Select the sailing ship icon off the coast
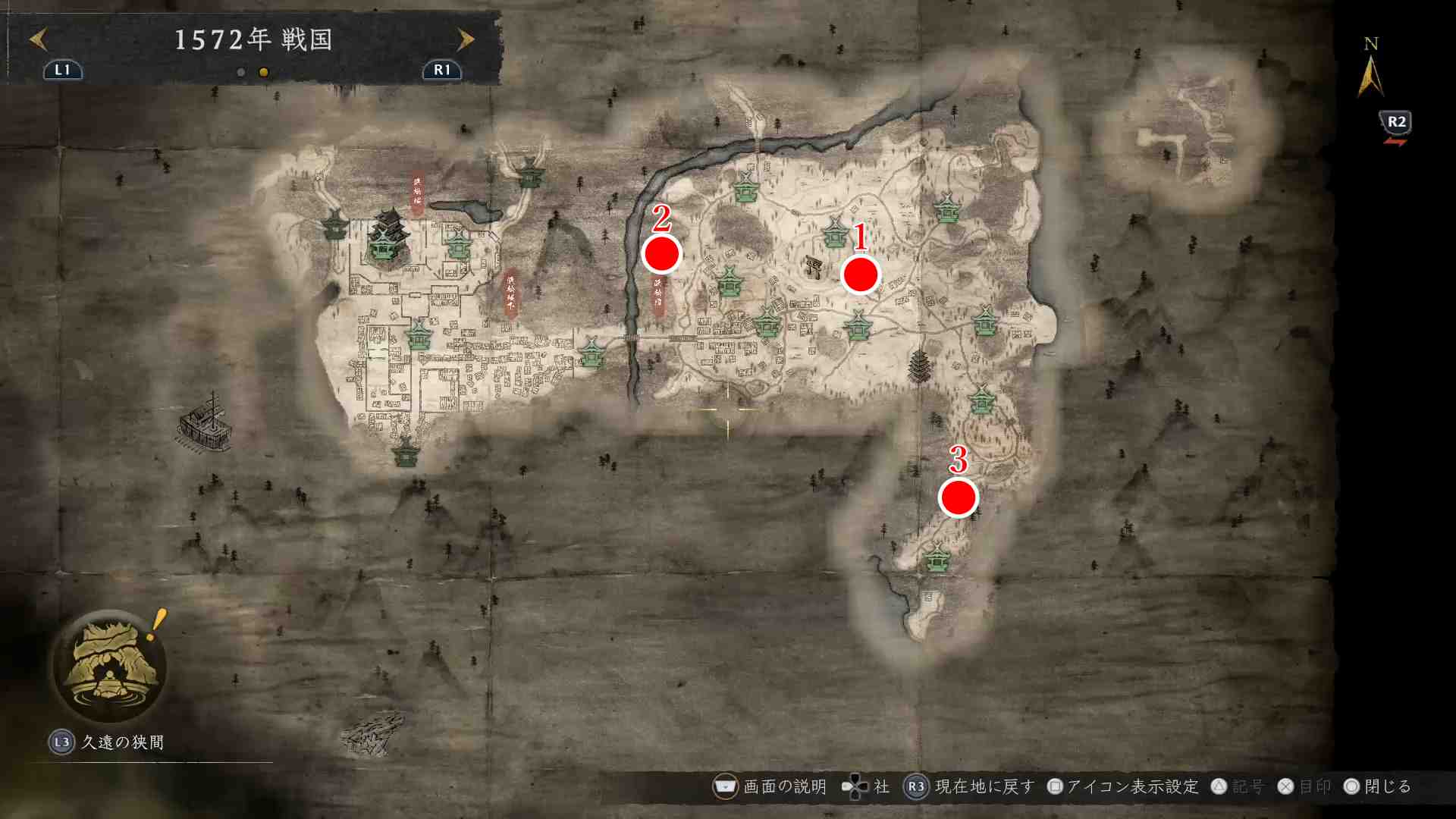The height and width of the screenshot is (819, 1456). click(x=206, y=422)
